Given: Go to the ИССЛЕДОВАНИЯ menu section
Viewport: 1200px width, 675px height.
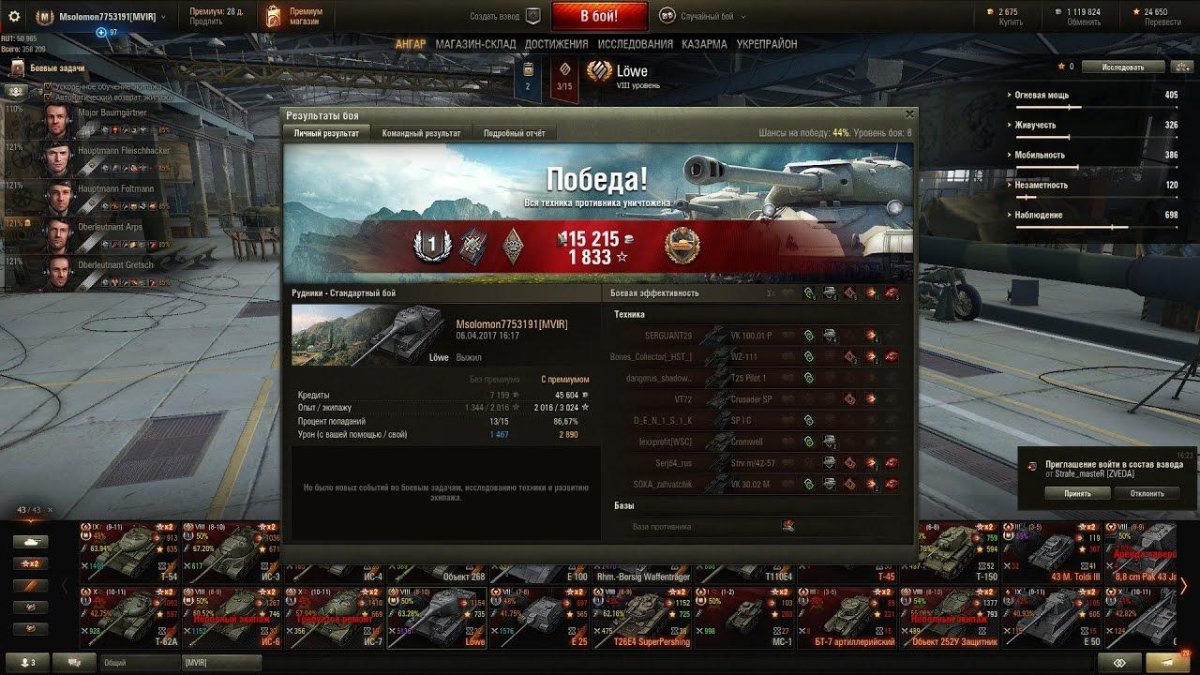Looking at the screenshot, I should click(x=635, y=44).
